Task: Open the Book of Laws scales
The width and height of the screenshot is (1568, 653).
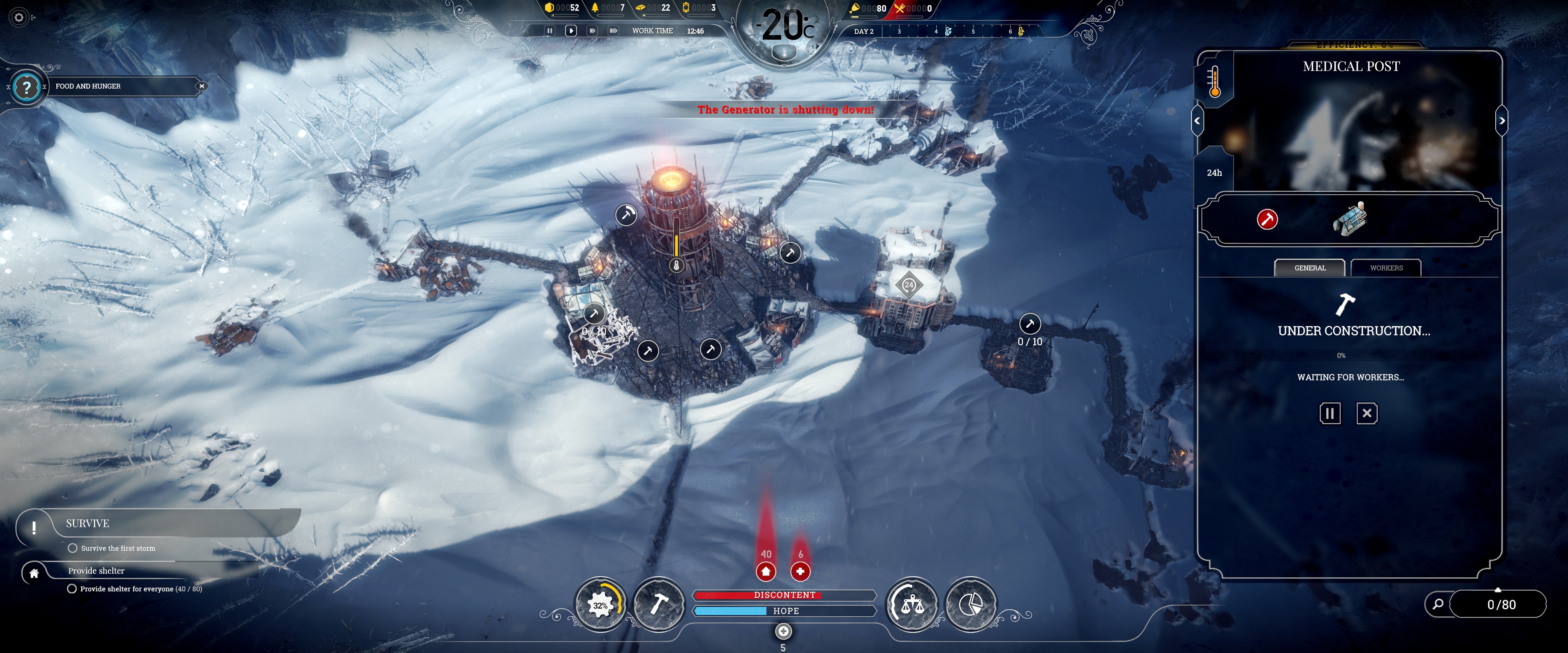Action: (x=912, y=605)
